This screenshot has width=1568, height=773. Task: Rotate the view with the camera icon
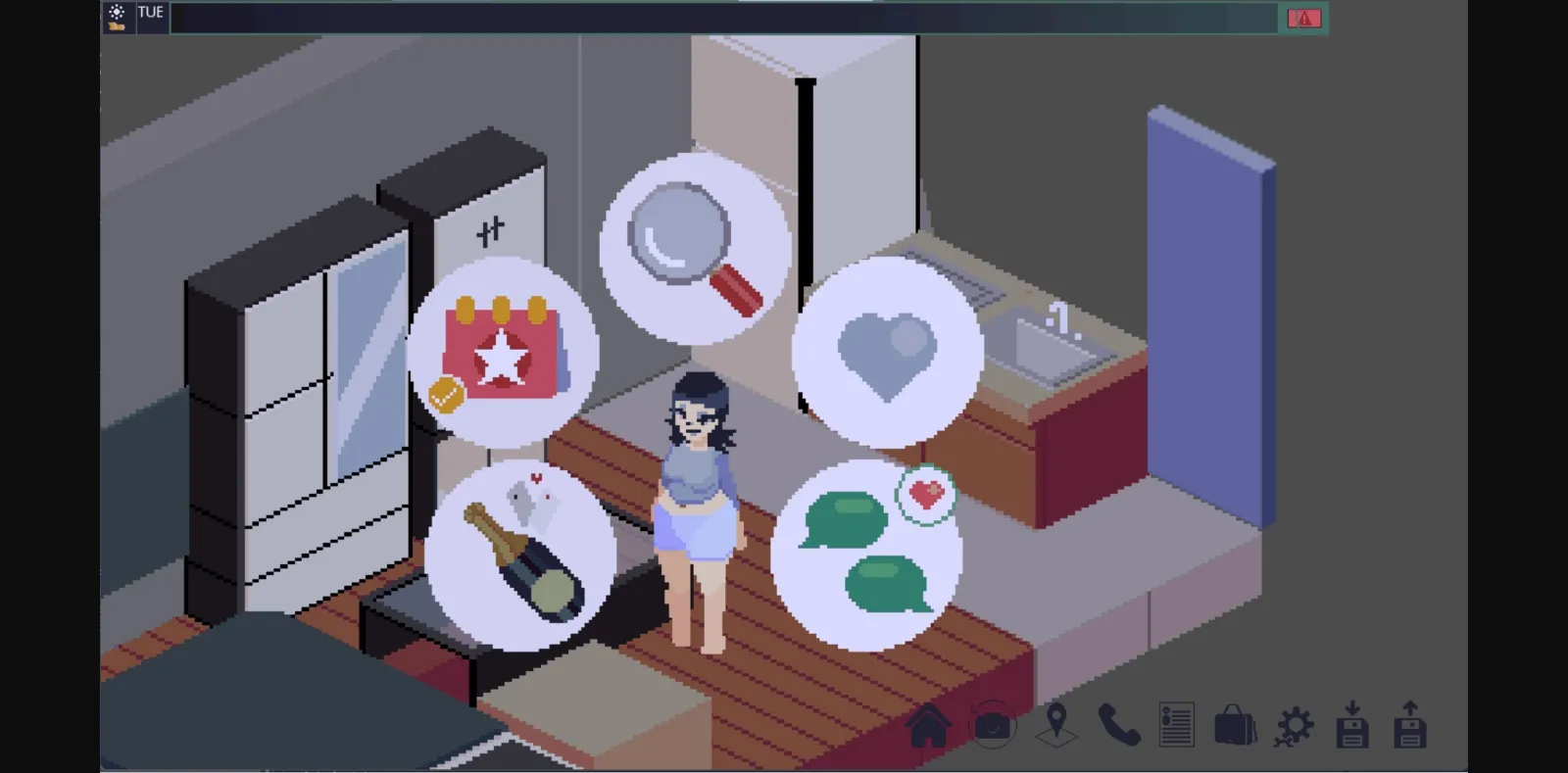pyautogui.click(x=994, y=727)
